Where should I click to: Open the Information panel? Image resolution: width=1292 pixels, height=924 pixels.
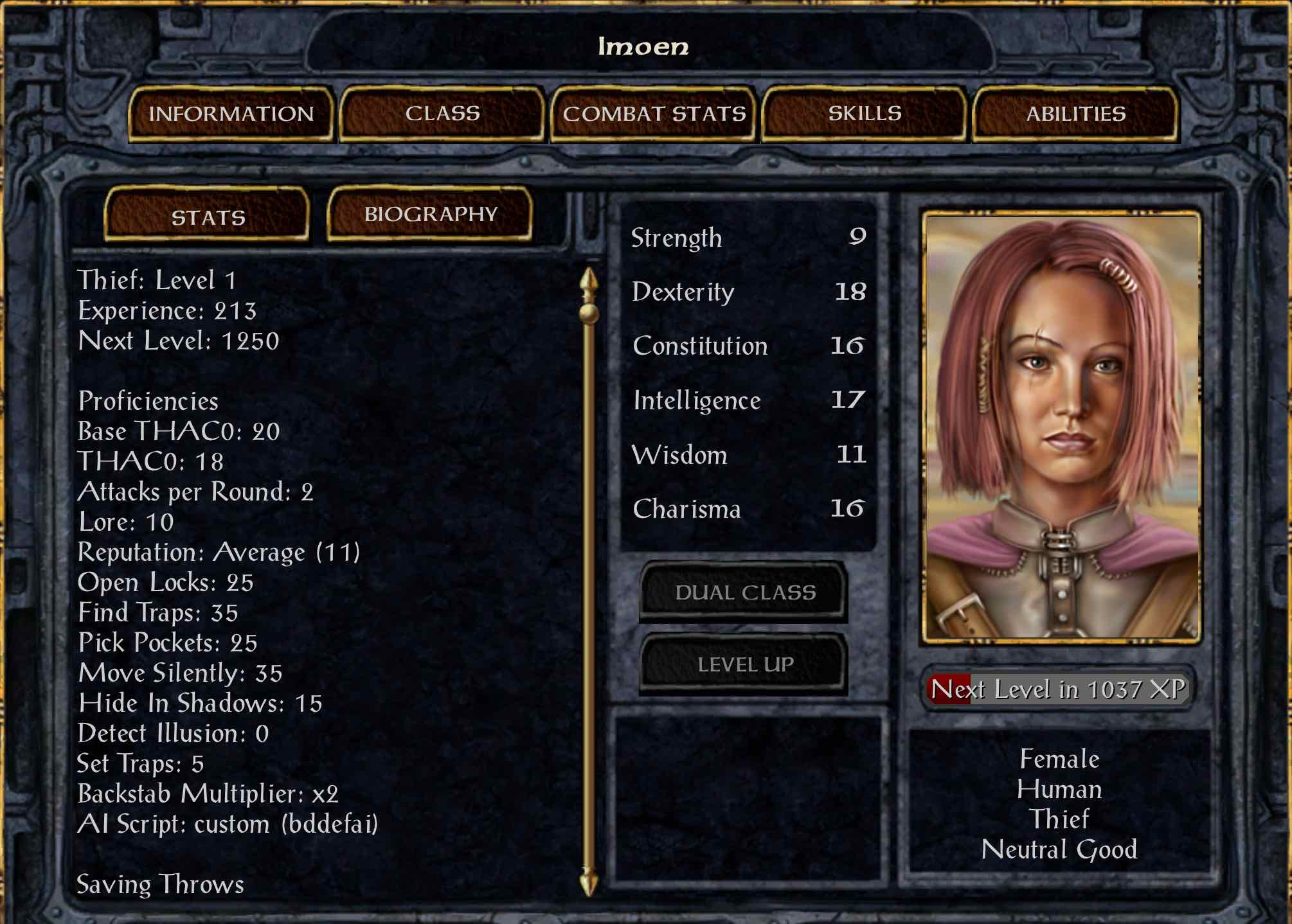(x=231, y=114)
